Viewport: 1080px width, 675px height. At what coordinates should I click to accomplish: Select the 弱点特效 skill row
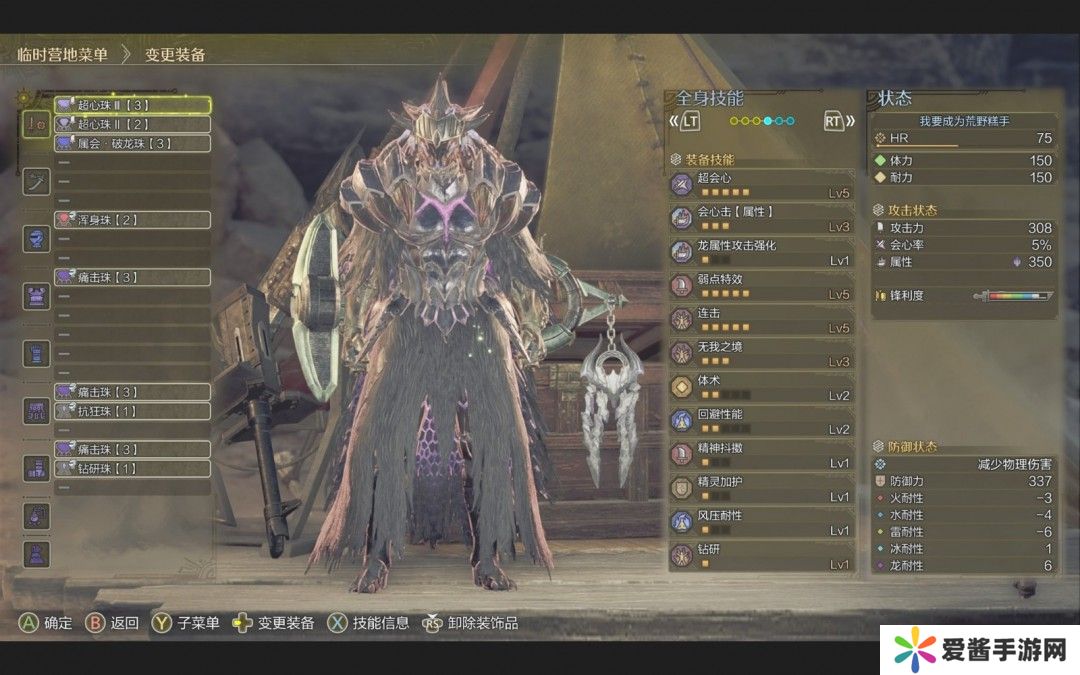(762, 285)
